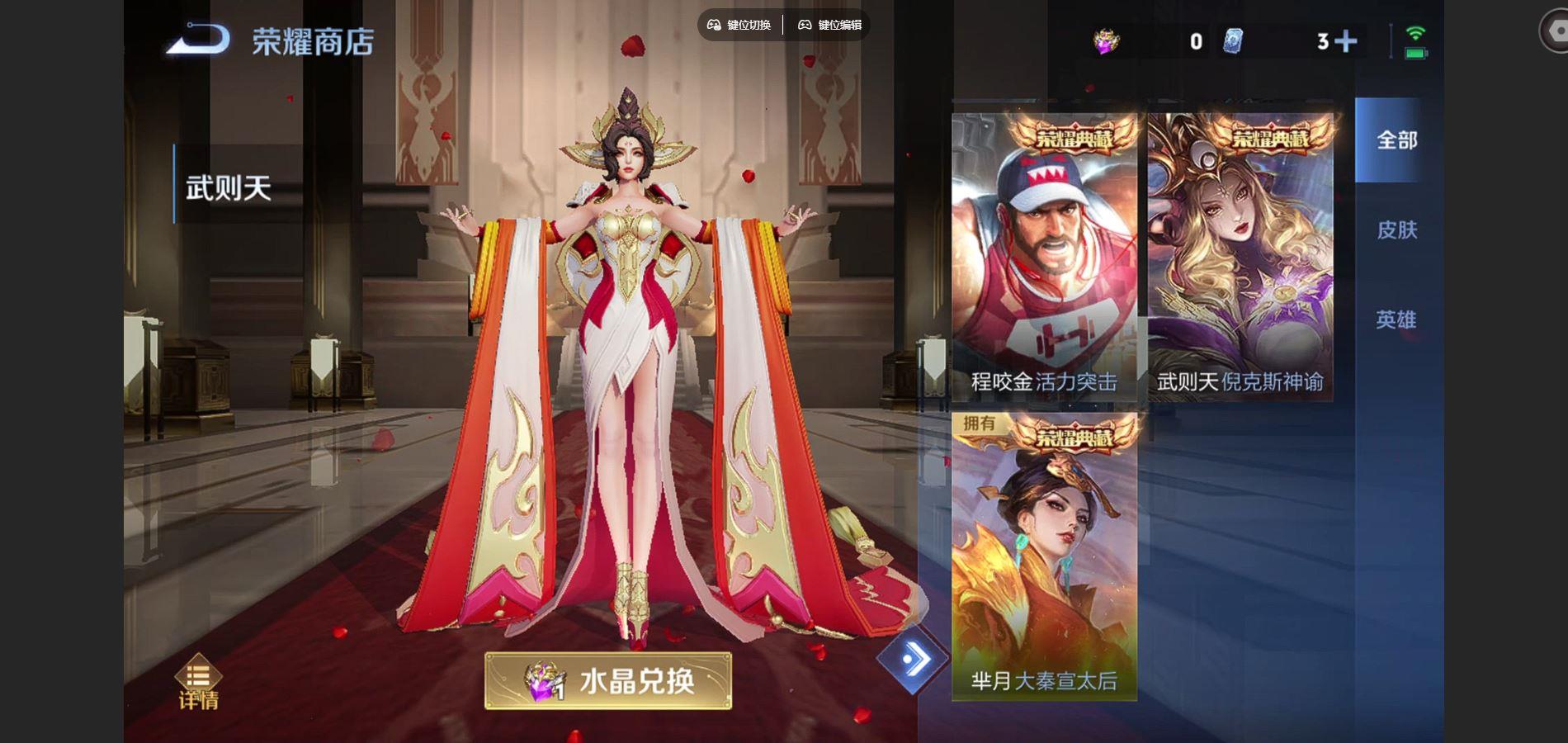Choose the 武则天 倪克斯神谕 skin card
The image size is (1568, 743).
click(x=1240, y=258)
